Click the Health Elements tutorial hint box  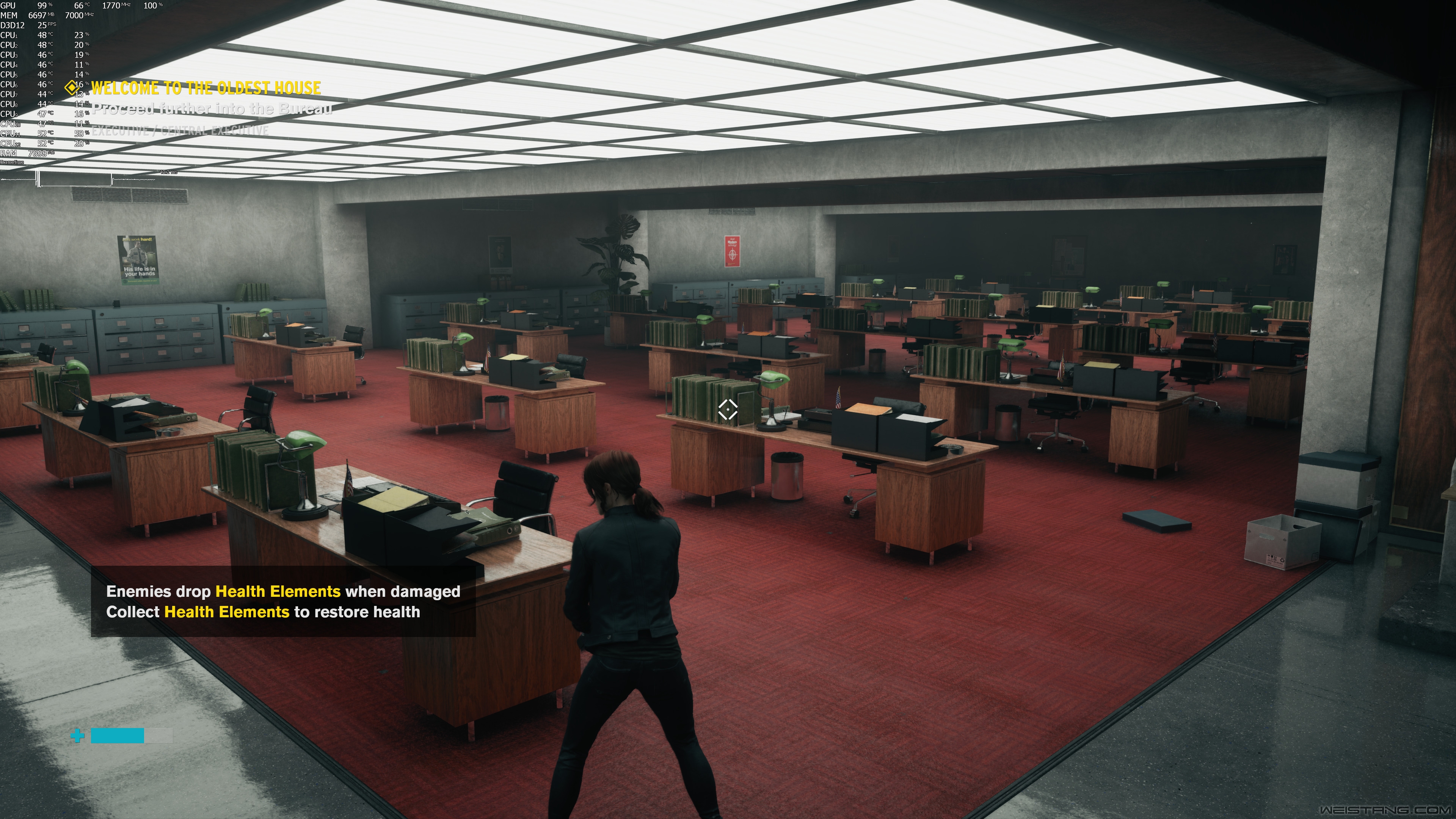click(282, 601)
